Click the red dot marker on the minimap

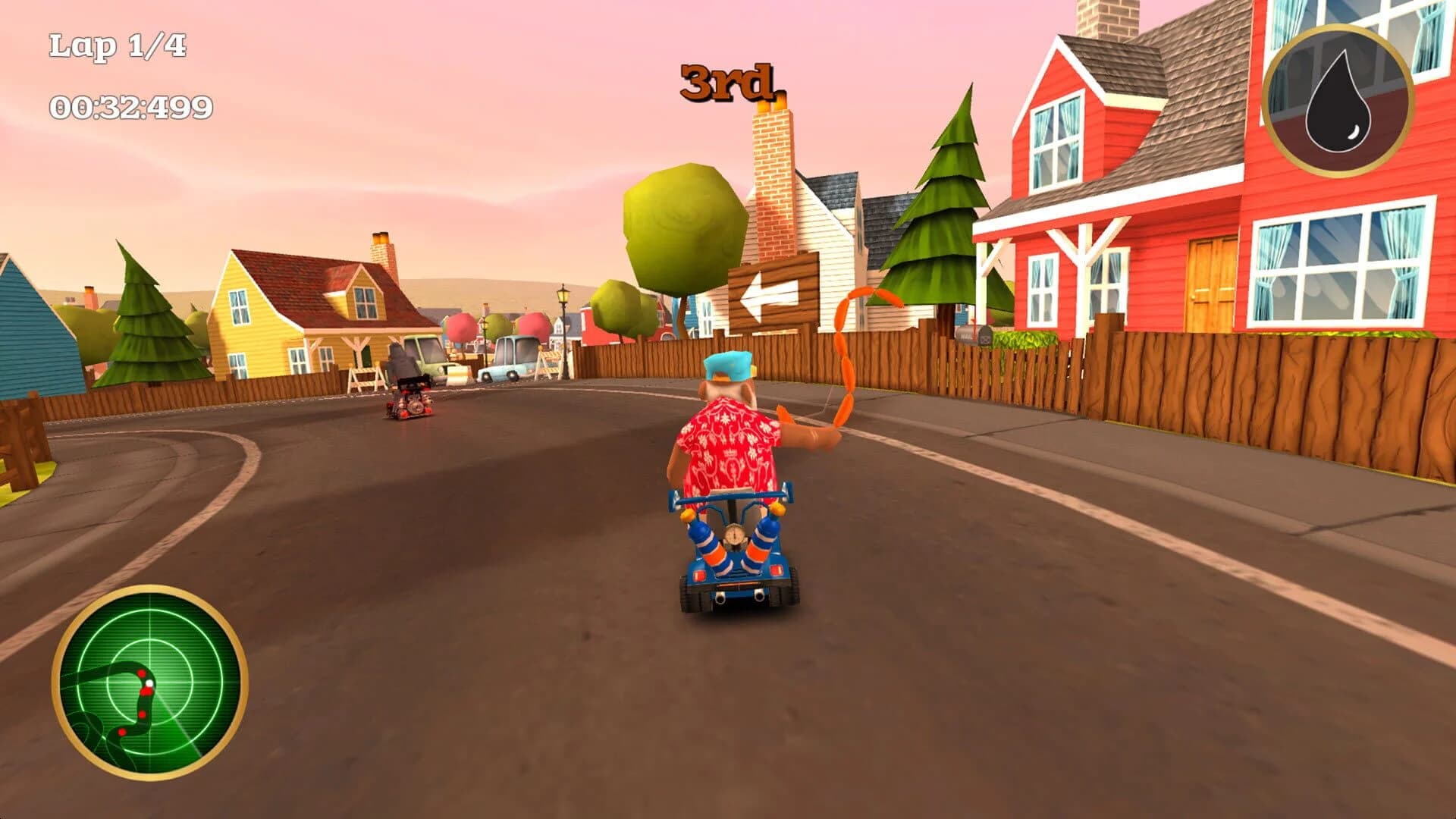pyautogui.click(x=142, y=672)
